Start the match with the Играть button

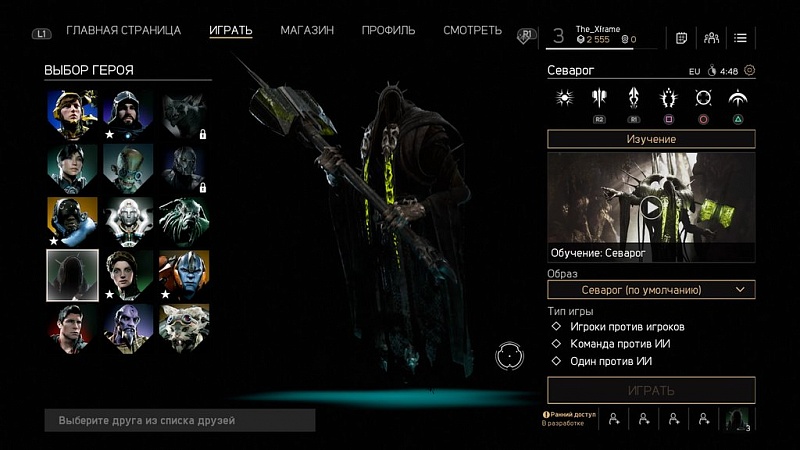coord(651,390)
